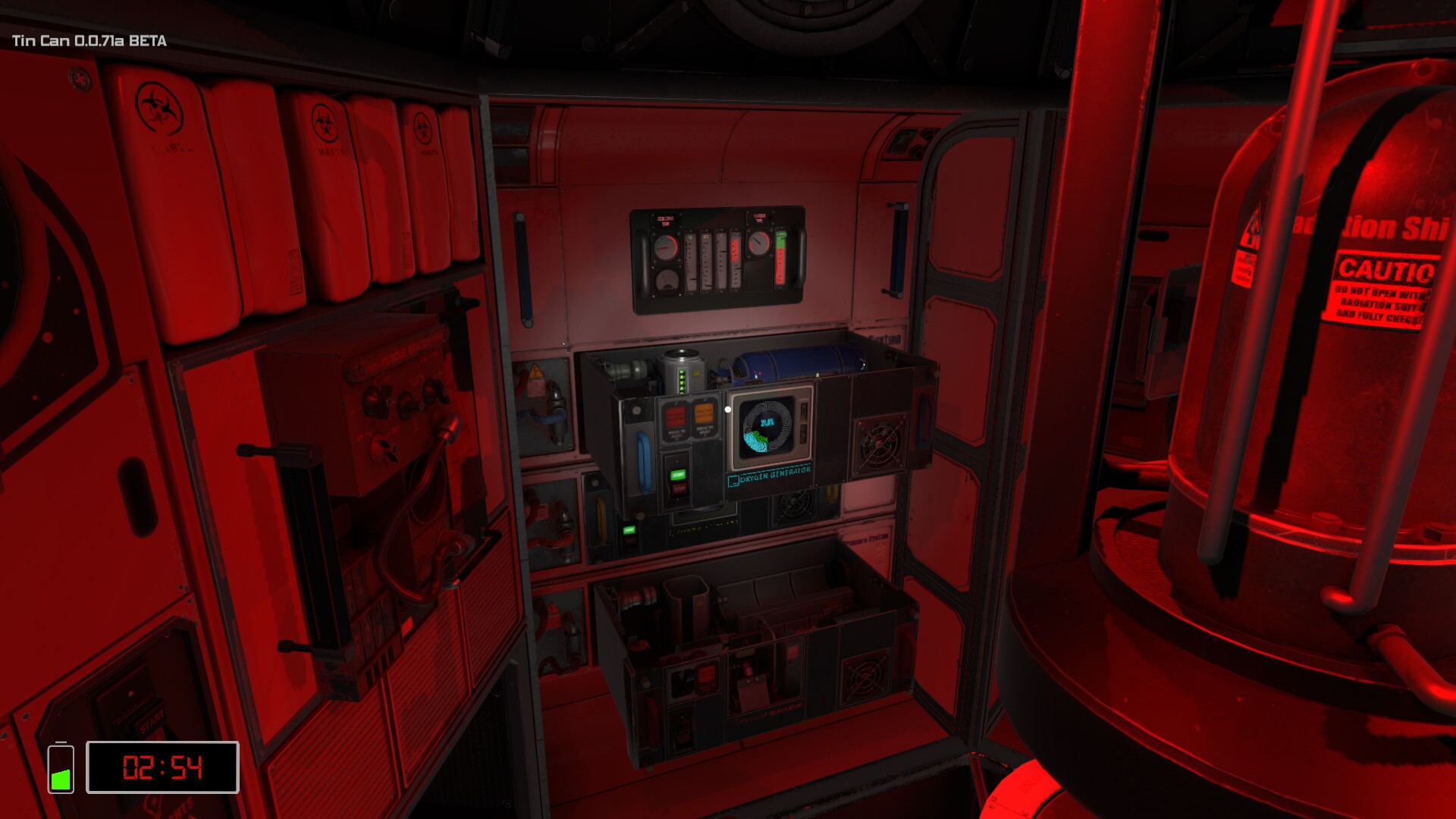This screenshot has height=819, width=1456.
Task: Click the right temperature dial on the gauge panel
Action: pyautogui.click(x=759, y=243)
